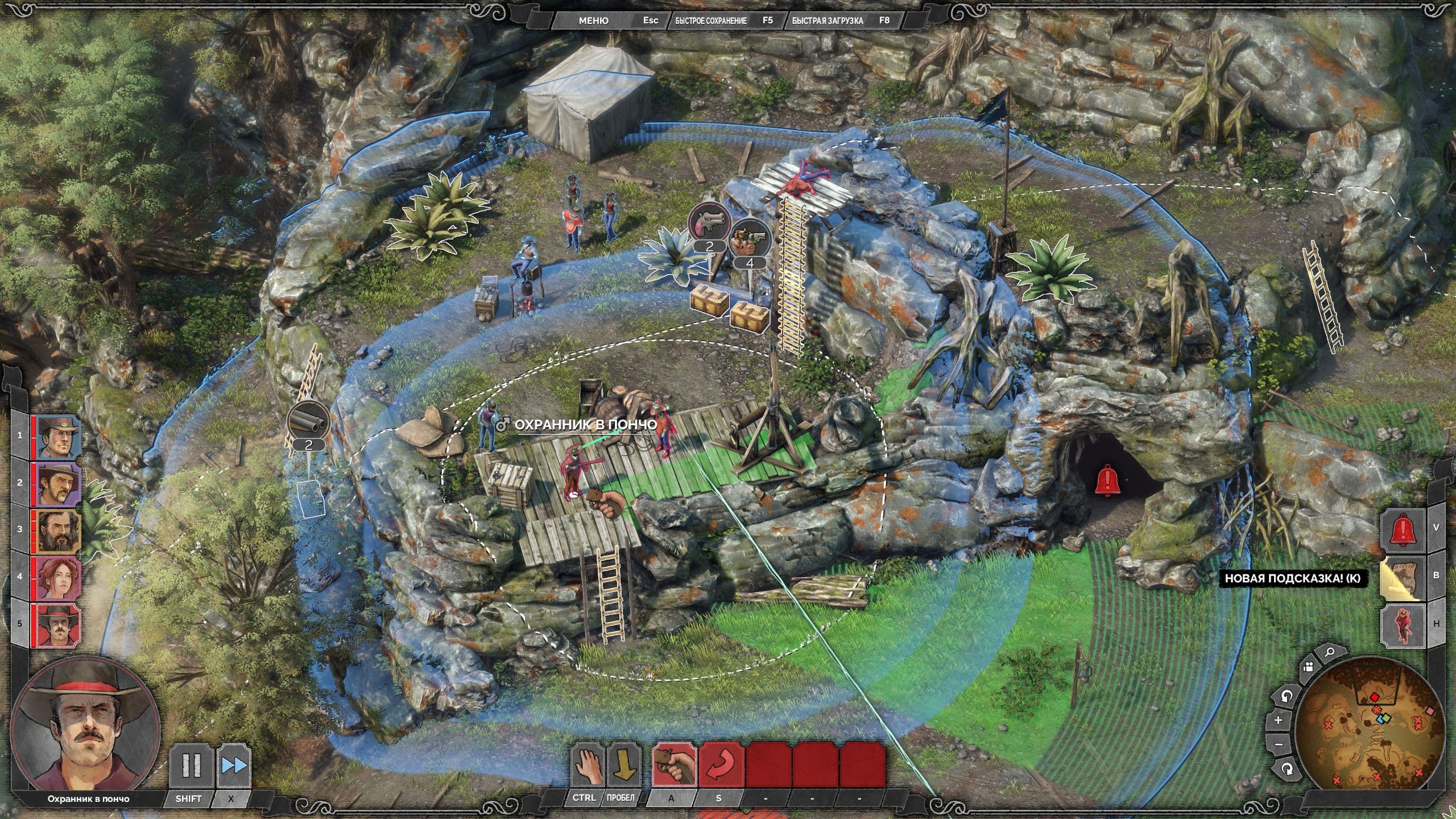Activate the blue fast-forward button
1456x819 pixels.
234,766
